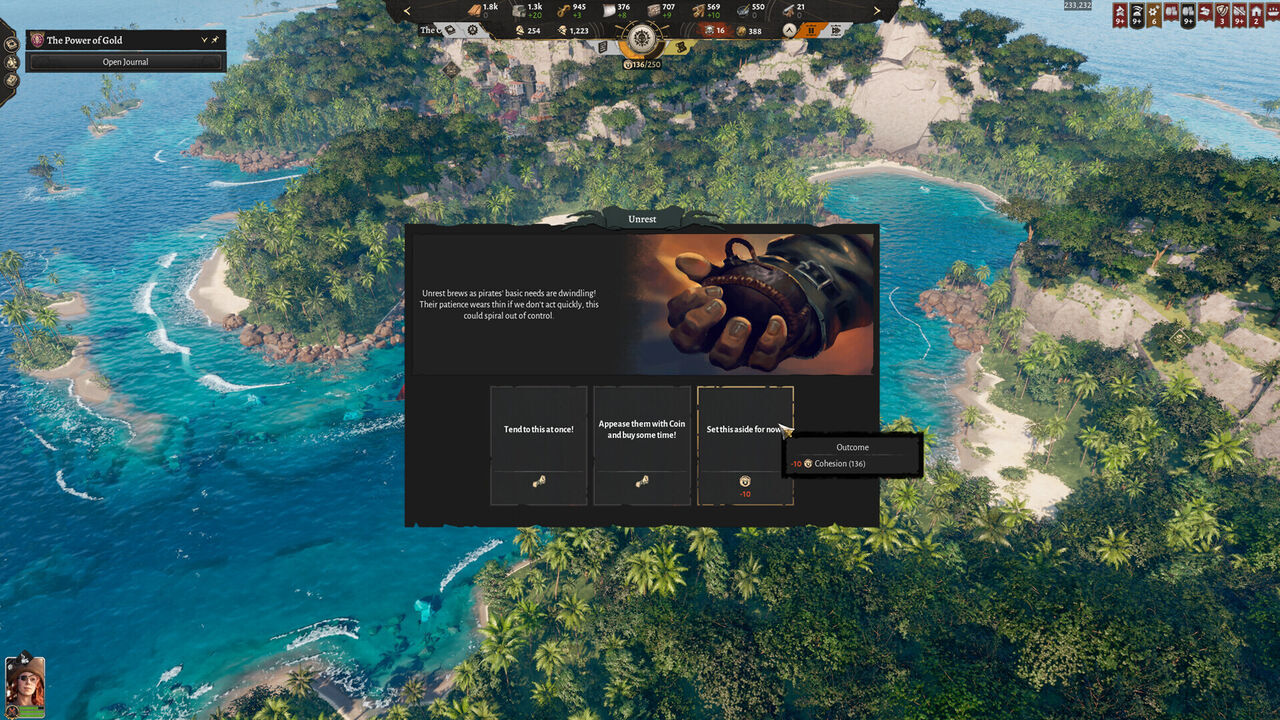Screen dimensions: 1280x720
Task: Select the rope resource icon
Action: click(561, 8)
